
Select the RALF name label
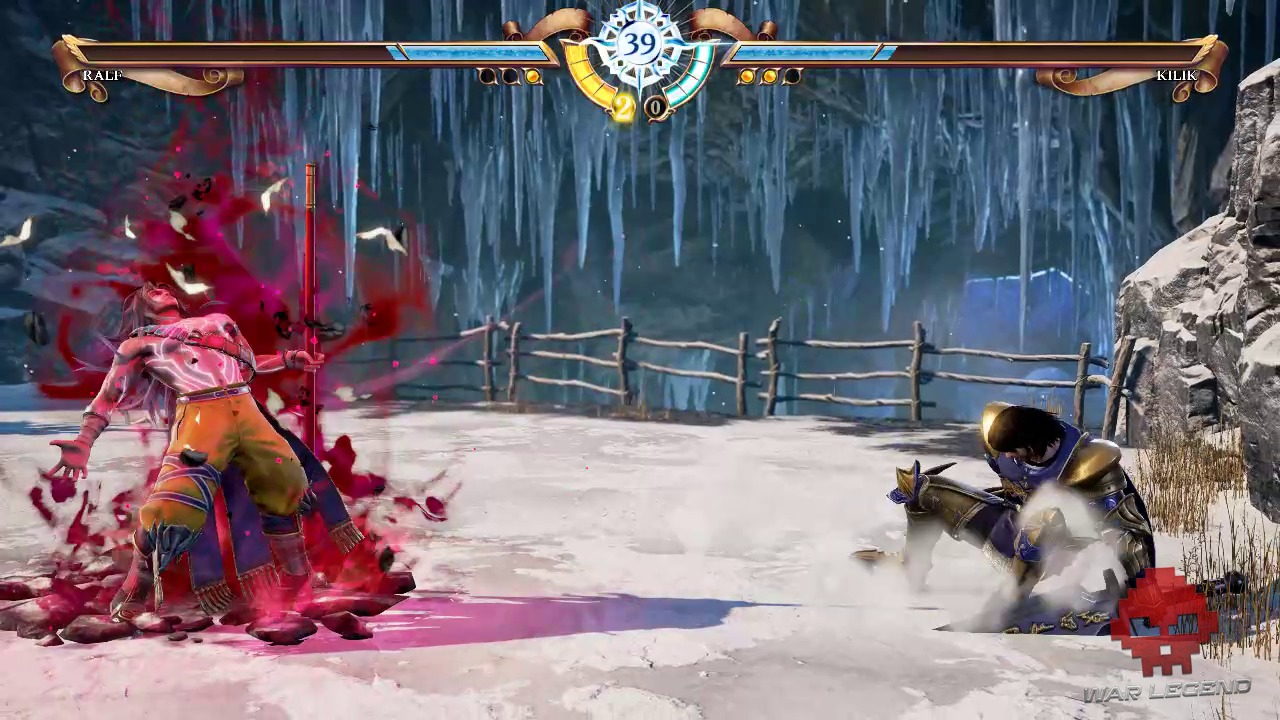tap(103, 75)
